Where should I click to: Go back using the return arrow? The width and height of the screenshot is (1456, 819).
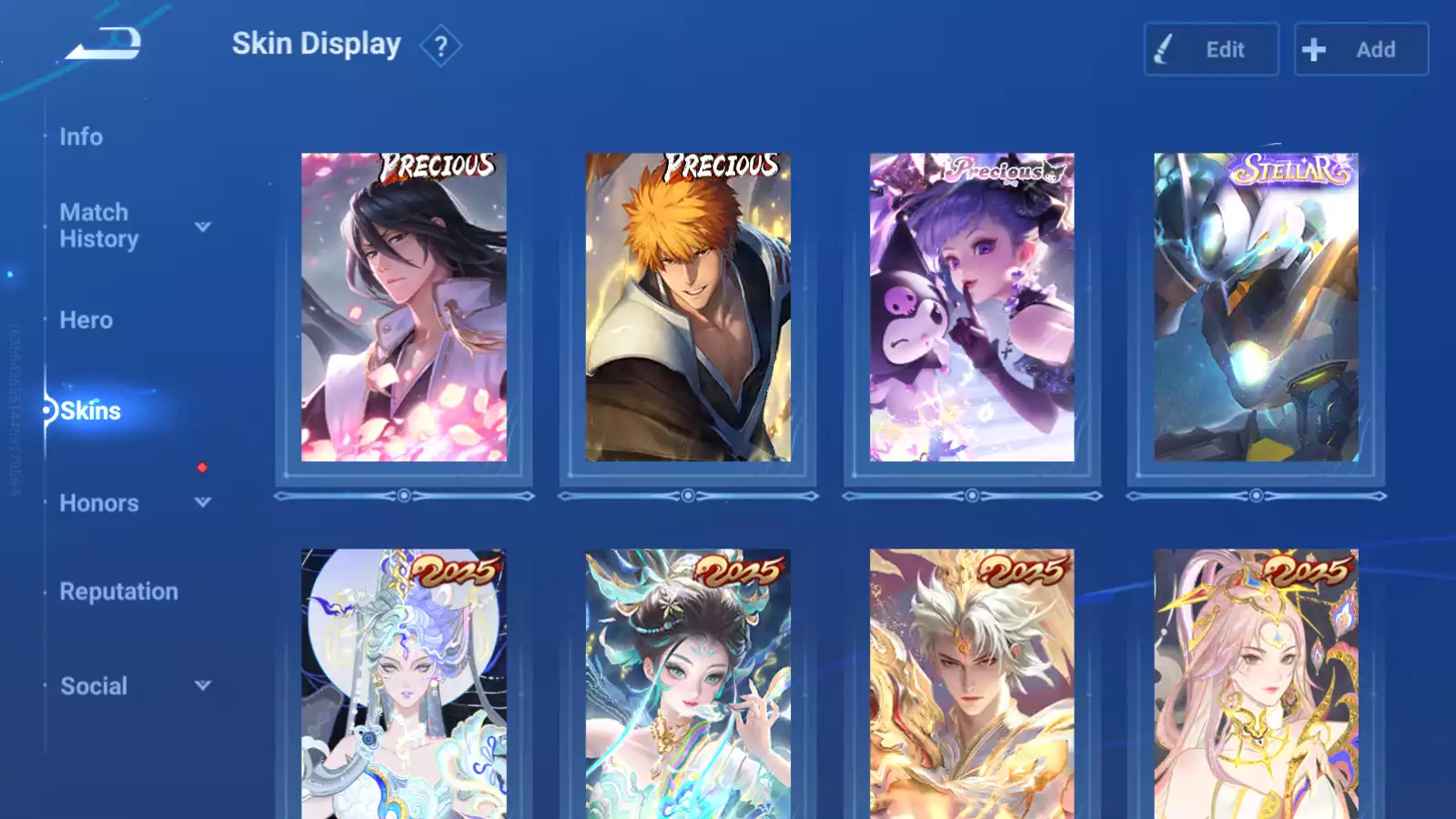pyautogui.click(x=105, y=44)
